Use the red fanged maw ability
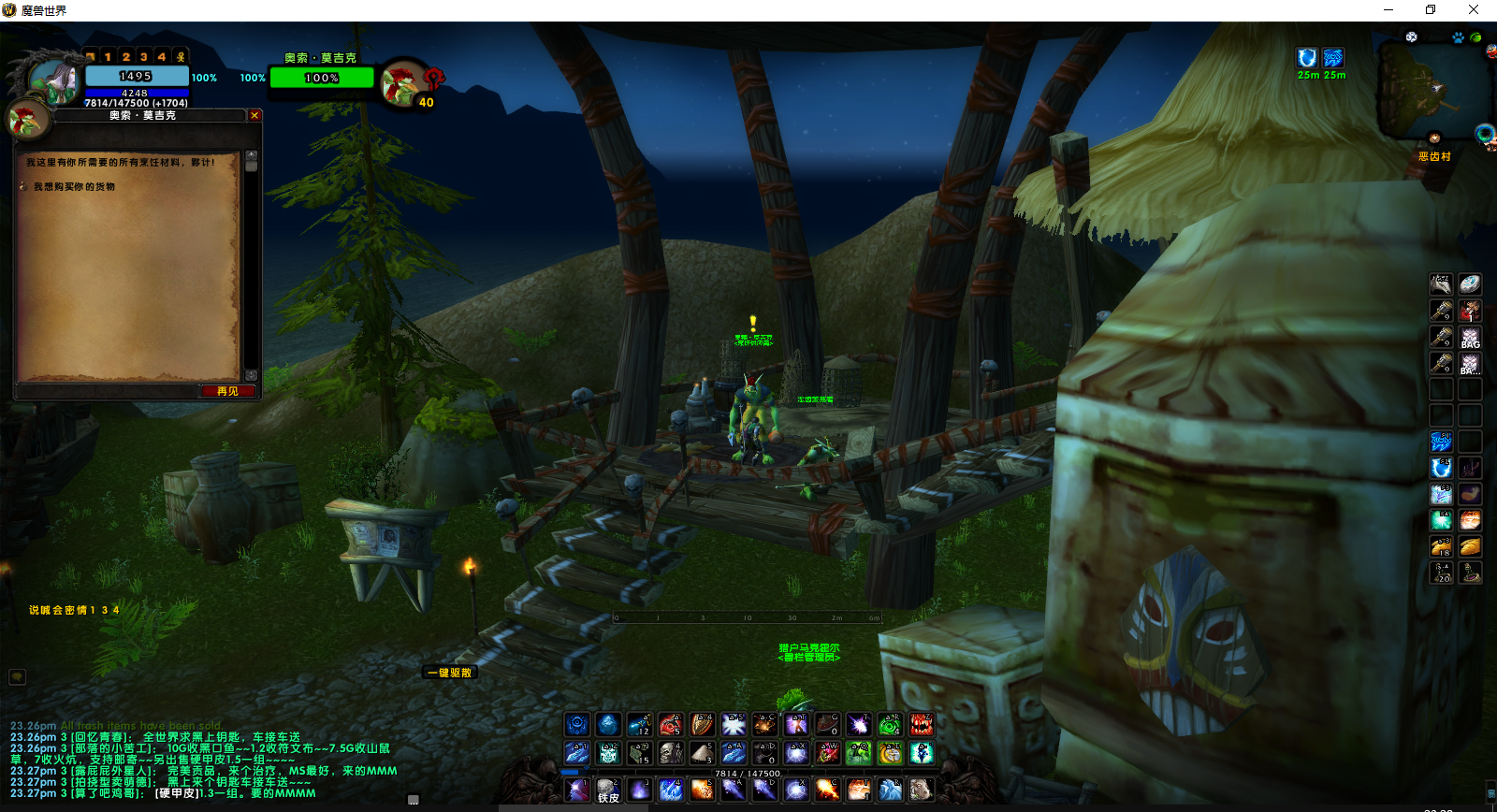Viewport: 1497px width, 812px height. point(921,724)
